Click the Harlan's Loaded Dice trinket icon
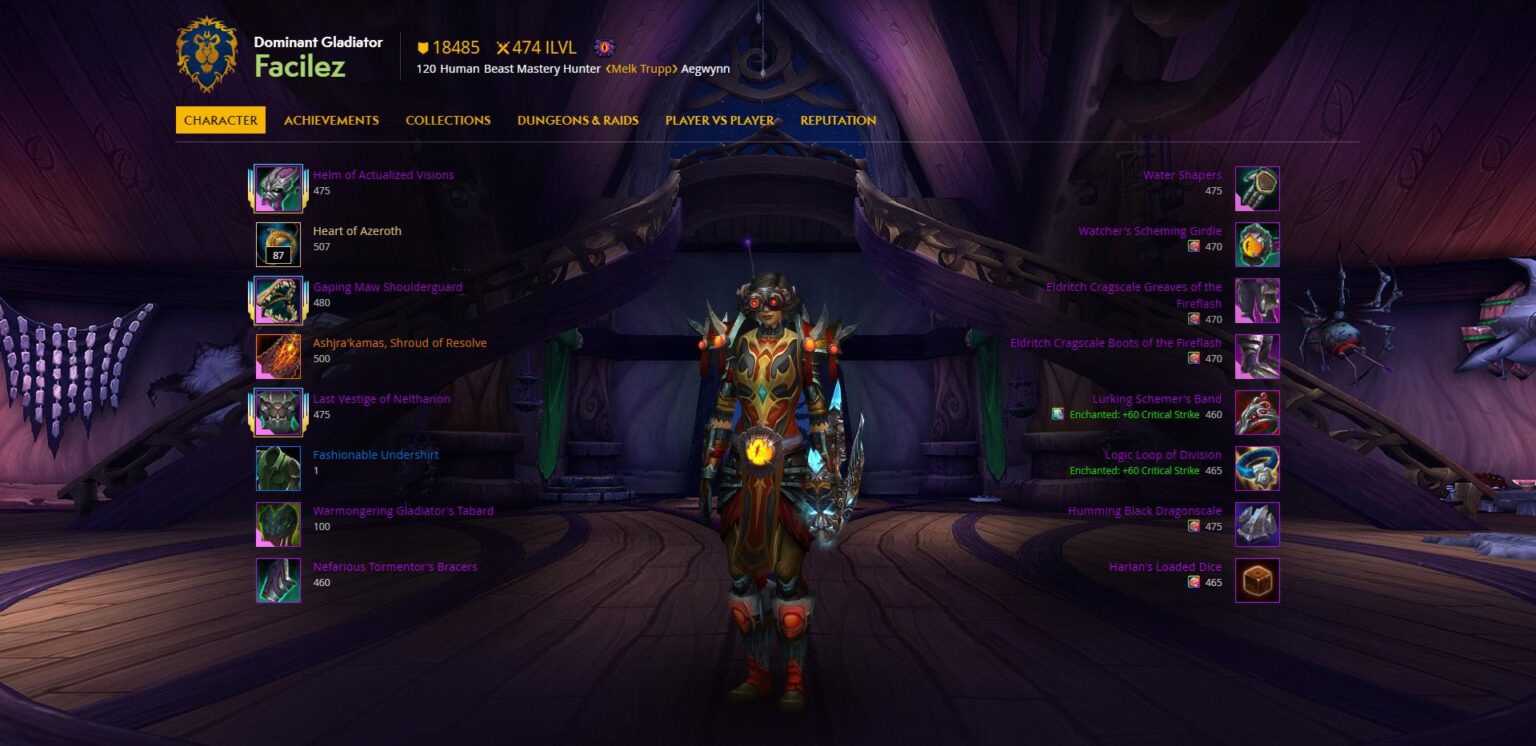This screenshot has height=746, width=1536. coord(1257,580)
